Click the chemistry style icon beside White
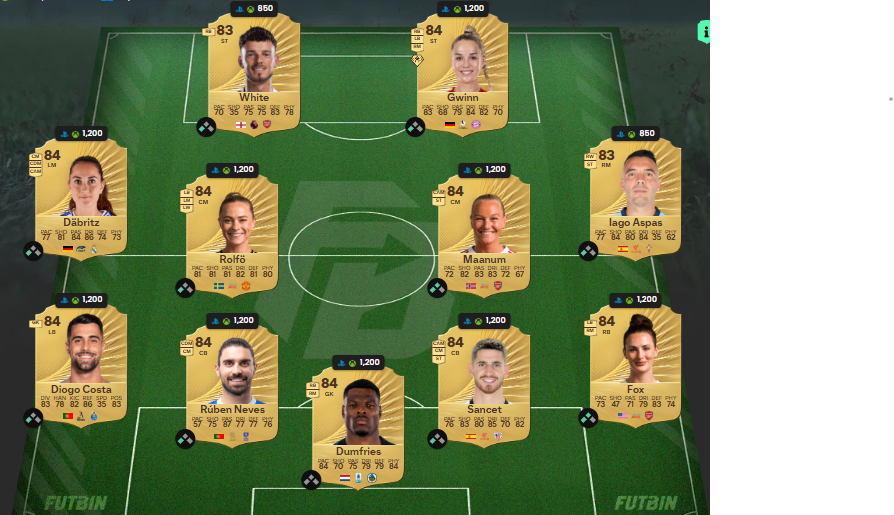The height and width of the screenshot is (515, 894). tap(206, 127)
